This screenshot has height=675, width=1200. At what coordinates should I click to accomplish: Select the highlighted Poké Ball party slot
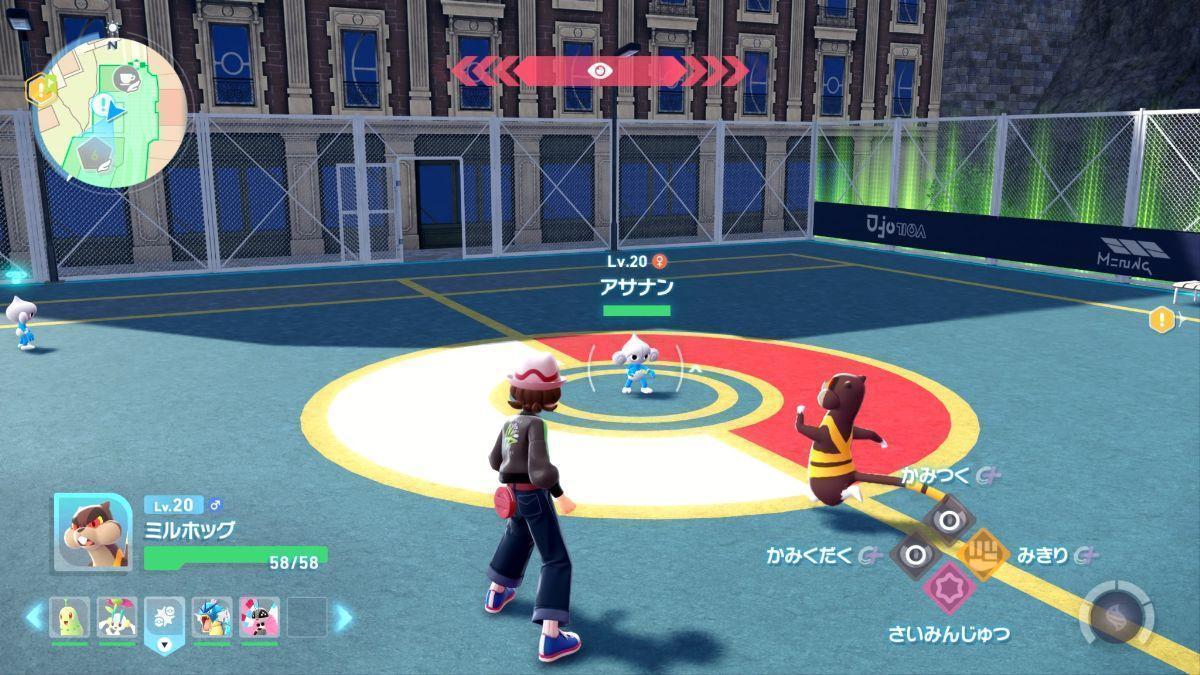(164, 619)
